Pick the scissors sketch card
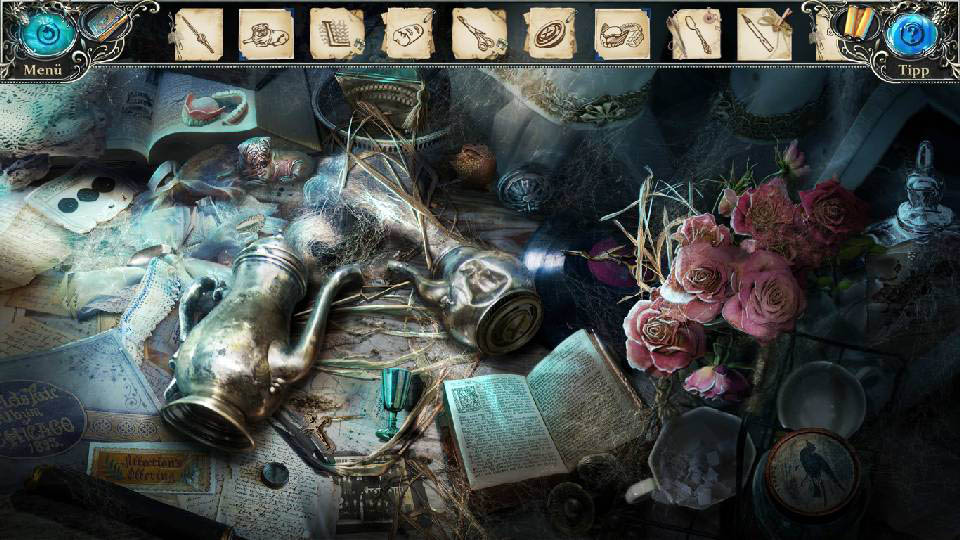 tap(479, 34)
